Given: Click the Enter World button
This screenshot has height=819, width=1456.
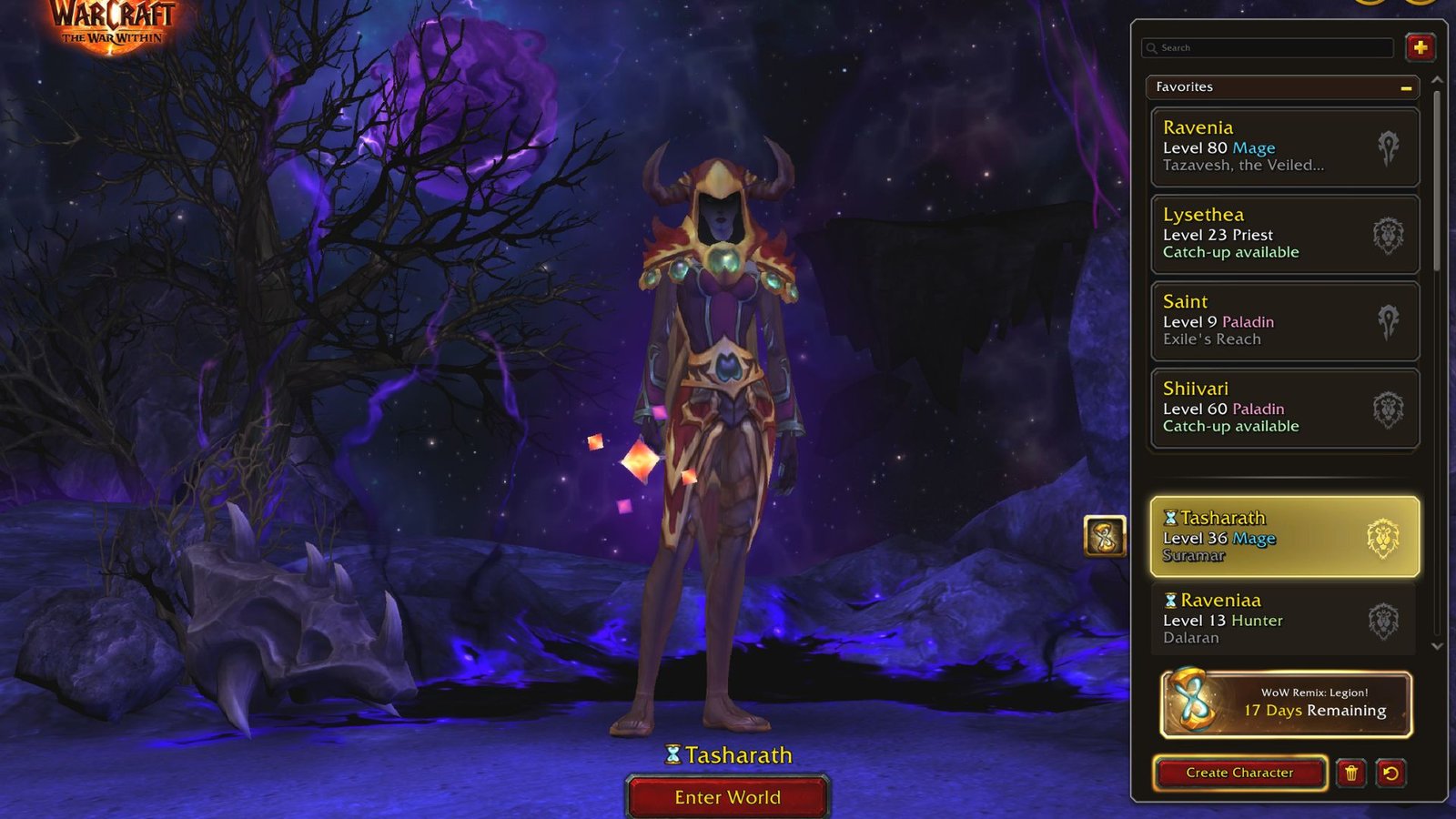Looking at the screenshot, I should pyautogui.click(x=726, y=797).
